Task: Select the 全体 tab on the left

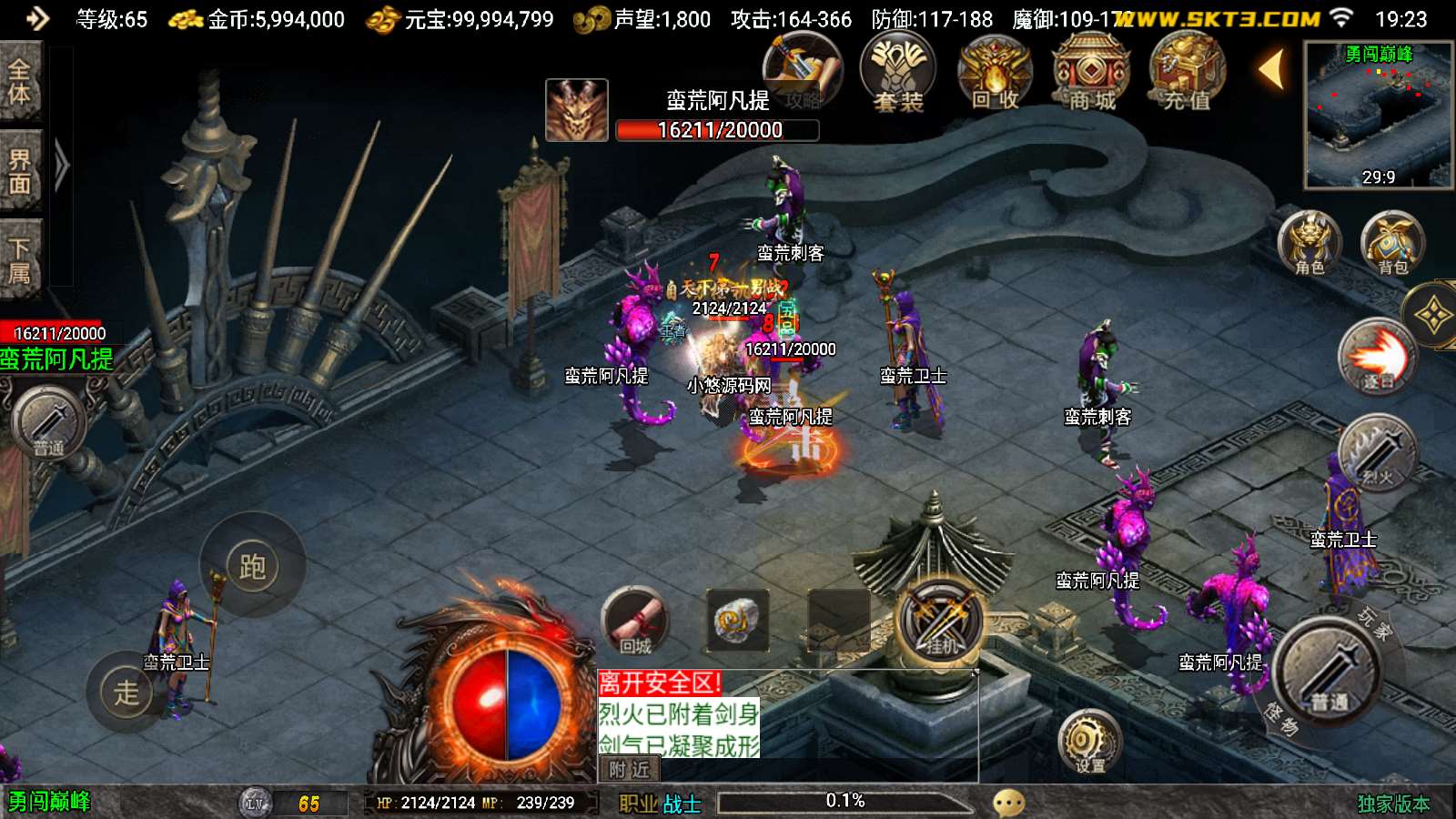Action: pos(20,82)
